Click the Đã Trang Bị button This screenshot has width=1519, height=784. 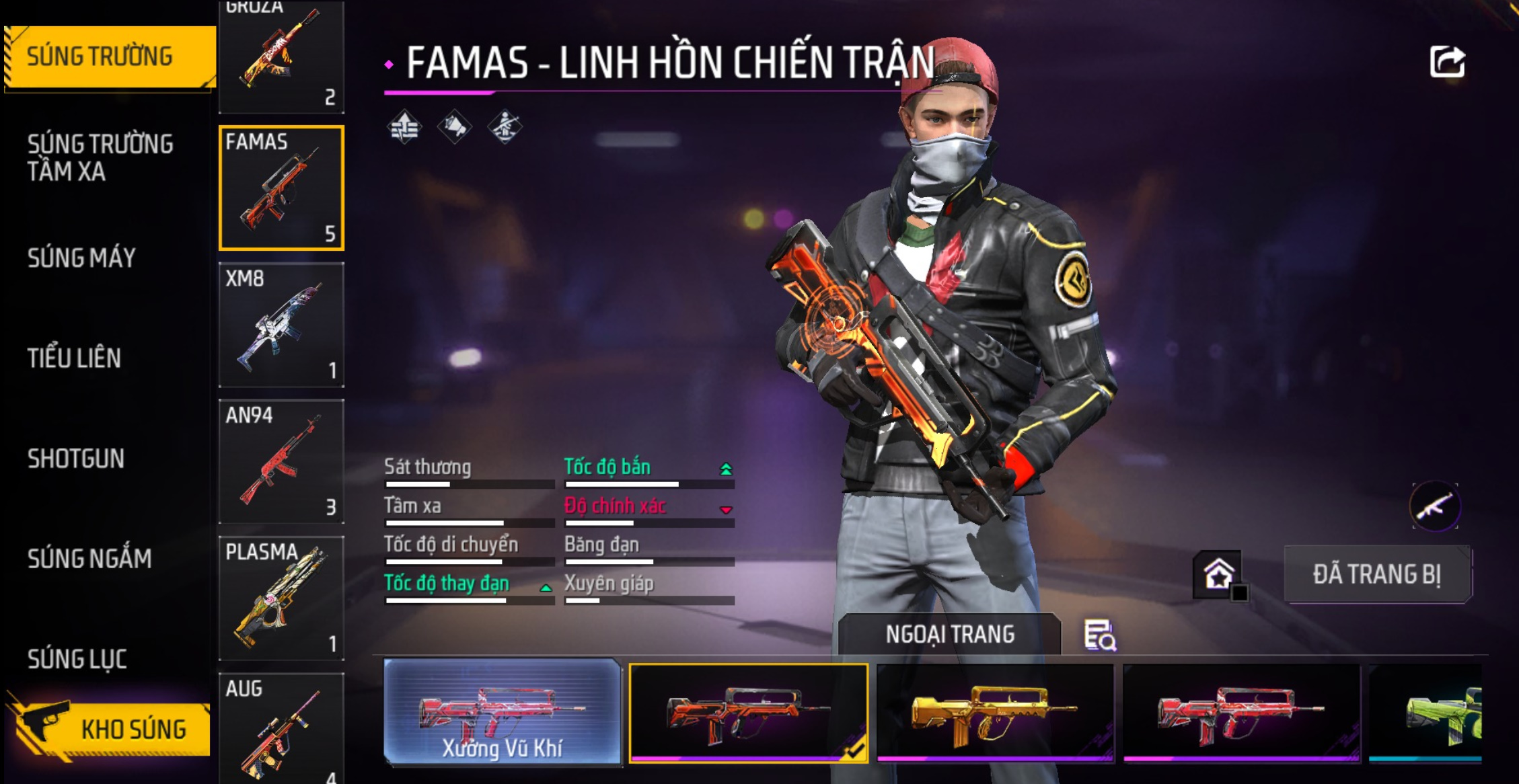click(1377, 575)
